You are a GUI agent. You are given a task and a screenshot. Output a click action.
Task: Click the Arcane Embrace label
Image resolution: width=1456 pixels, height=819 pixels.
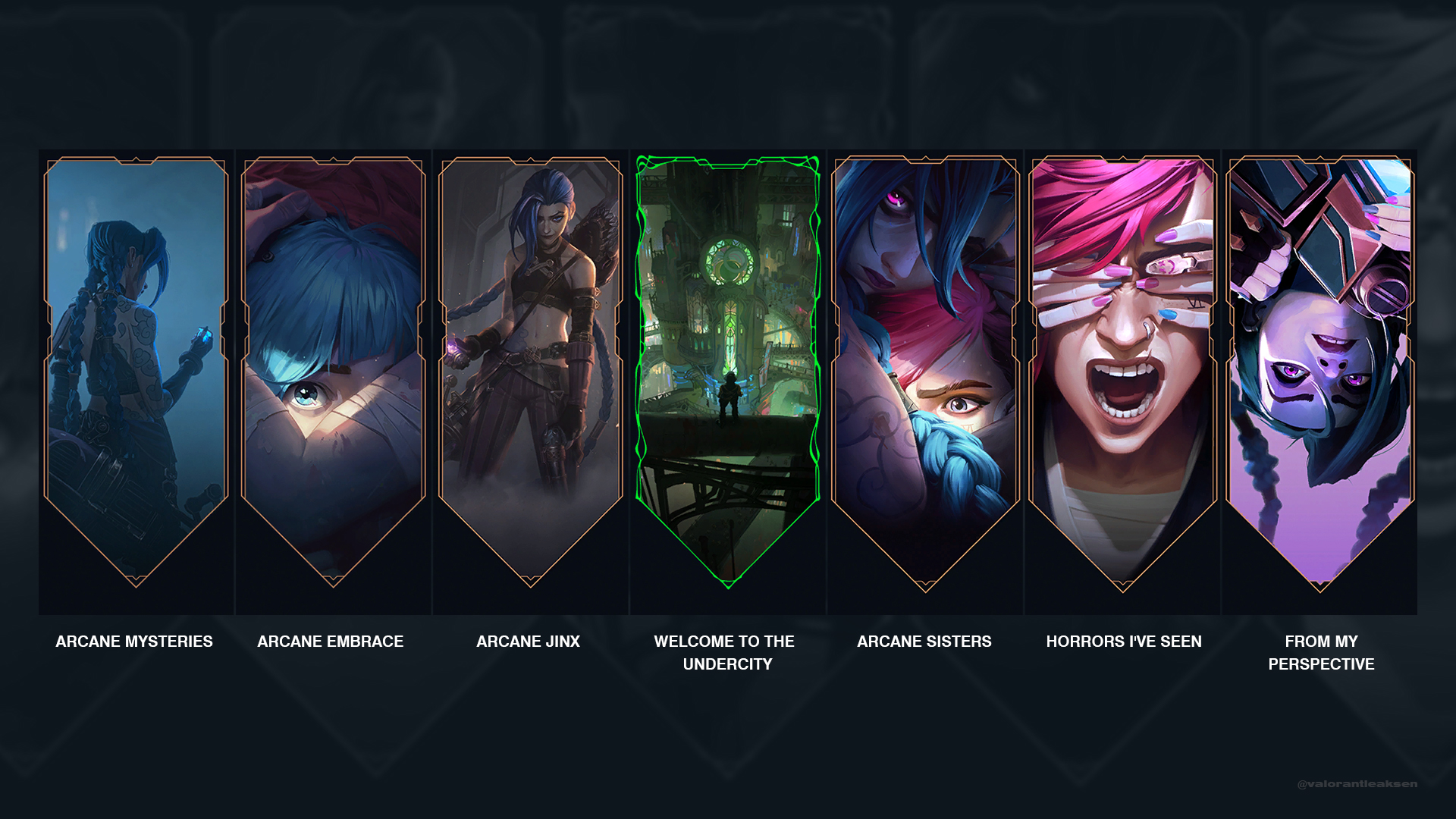pyautogui.click(x=331, y=641)
